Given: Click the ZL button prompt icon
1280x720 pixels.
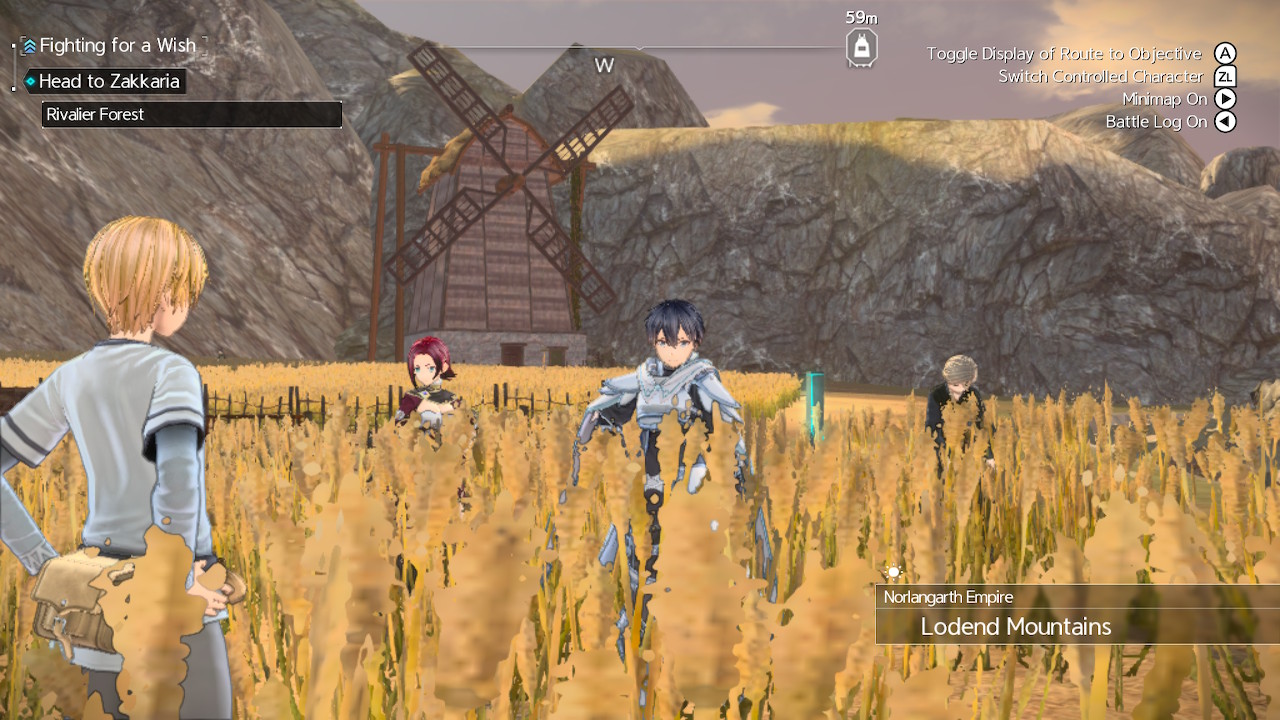Looking at the screenshot, I should click(1224, 76).
